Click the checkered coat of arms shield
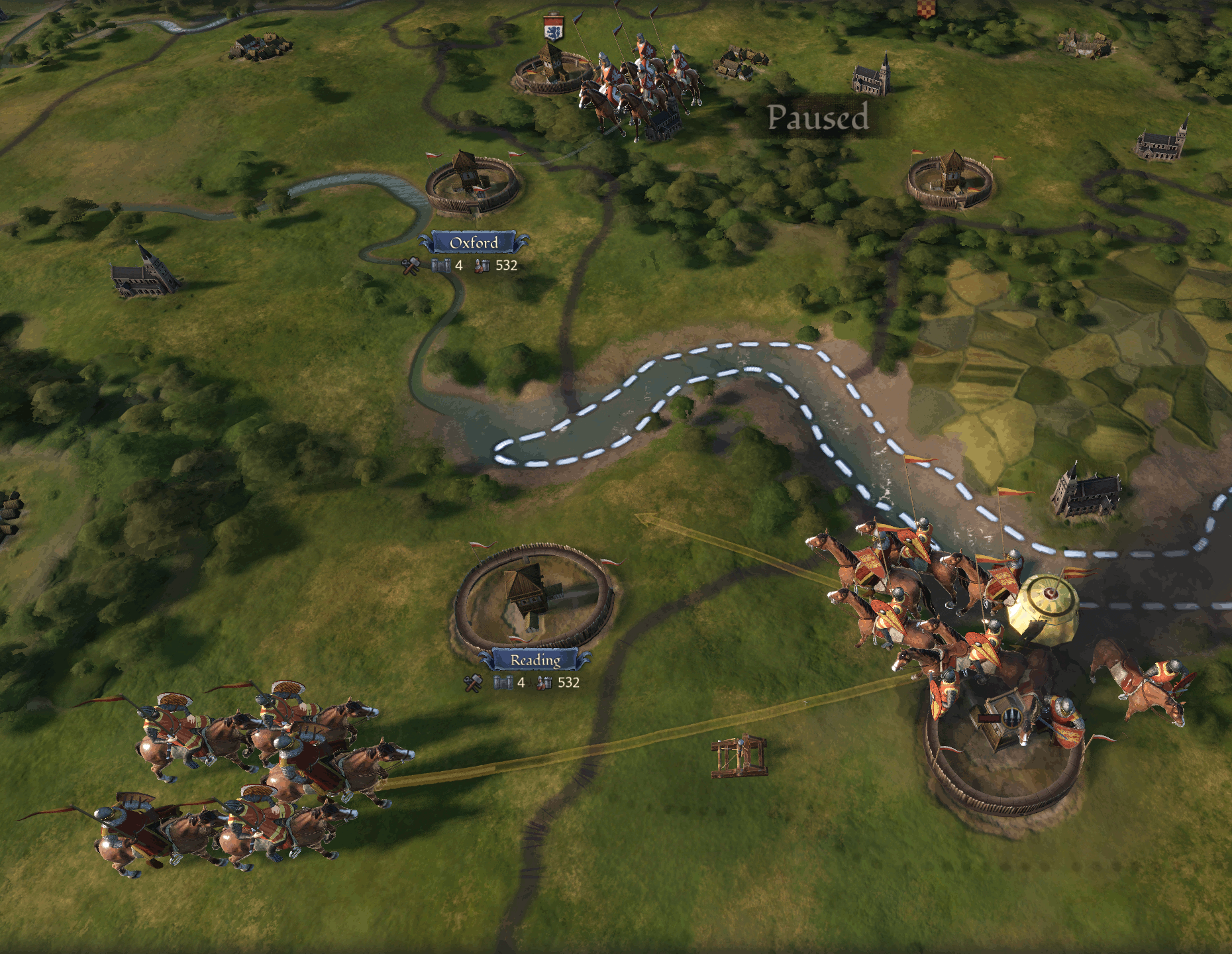 926,8
